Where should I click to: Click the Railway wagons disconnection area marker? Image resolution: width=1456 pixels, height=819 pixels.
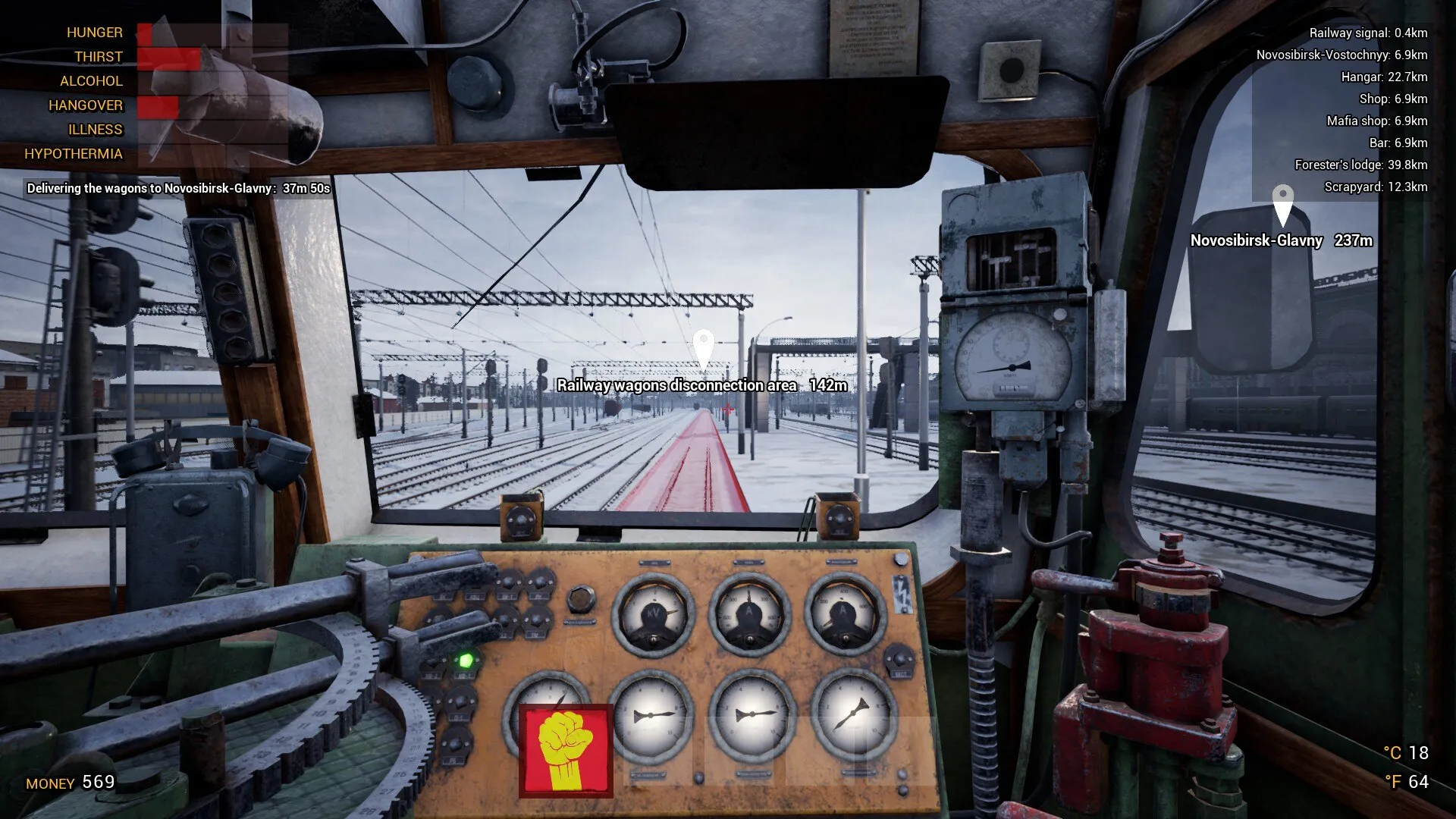[x=704, y=349]
